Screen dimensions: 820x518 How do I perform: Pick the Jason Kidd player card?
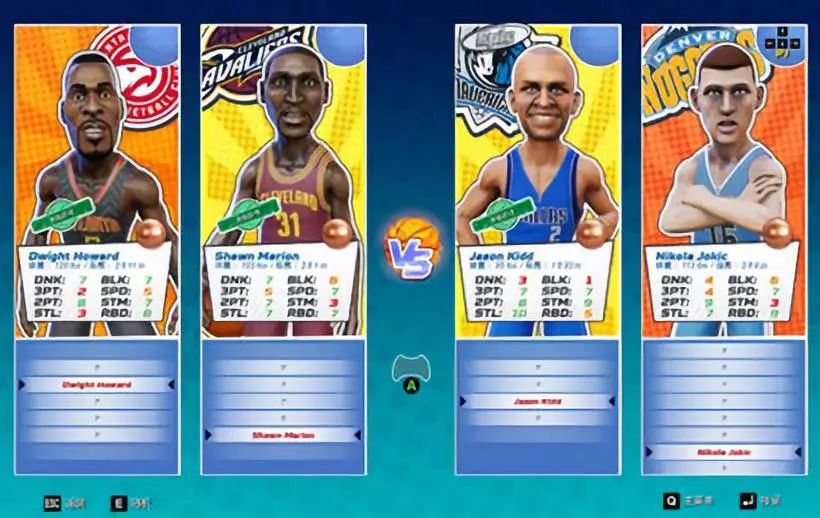coord(537,180)
